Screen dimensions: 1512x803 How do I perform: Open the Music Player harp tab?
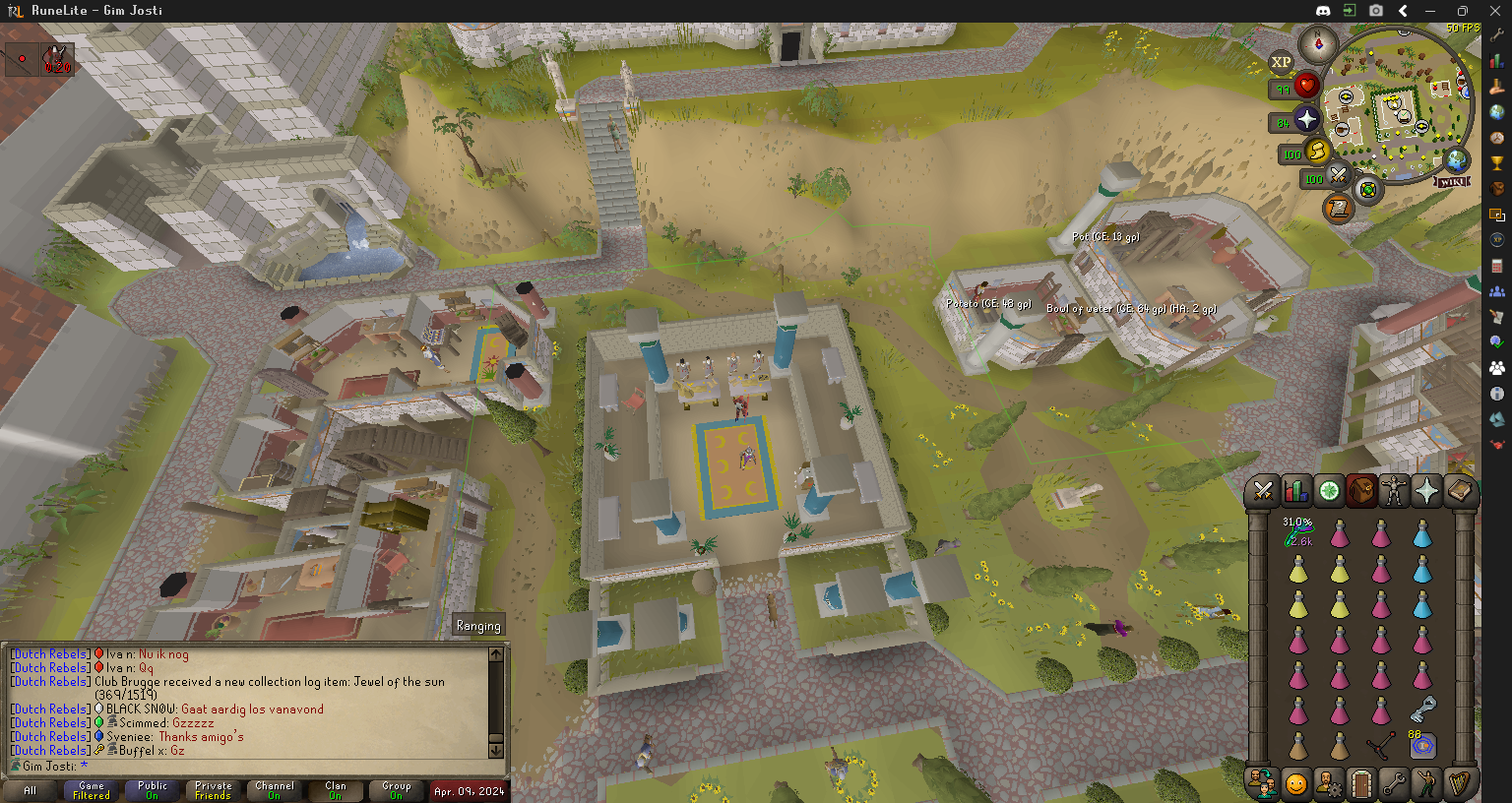1459,784
